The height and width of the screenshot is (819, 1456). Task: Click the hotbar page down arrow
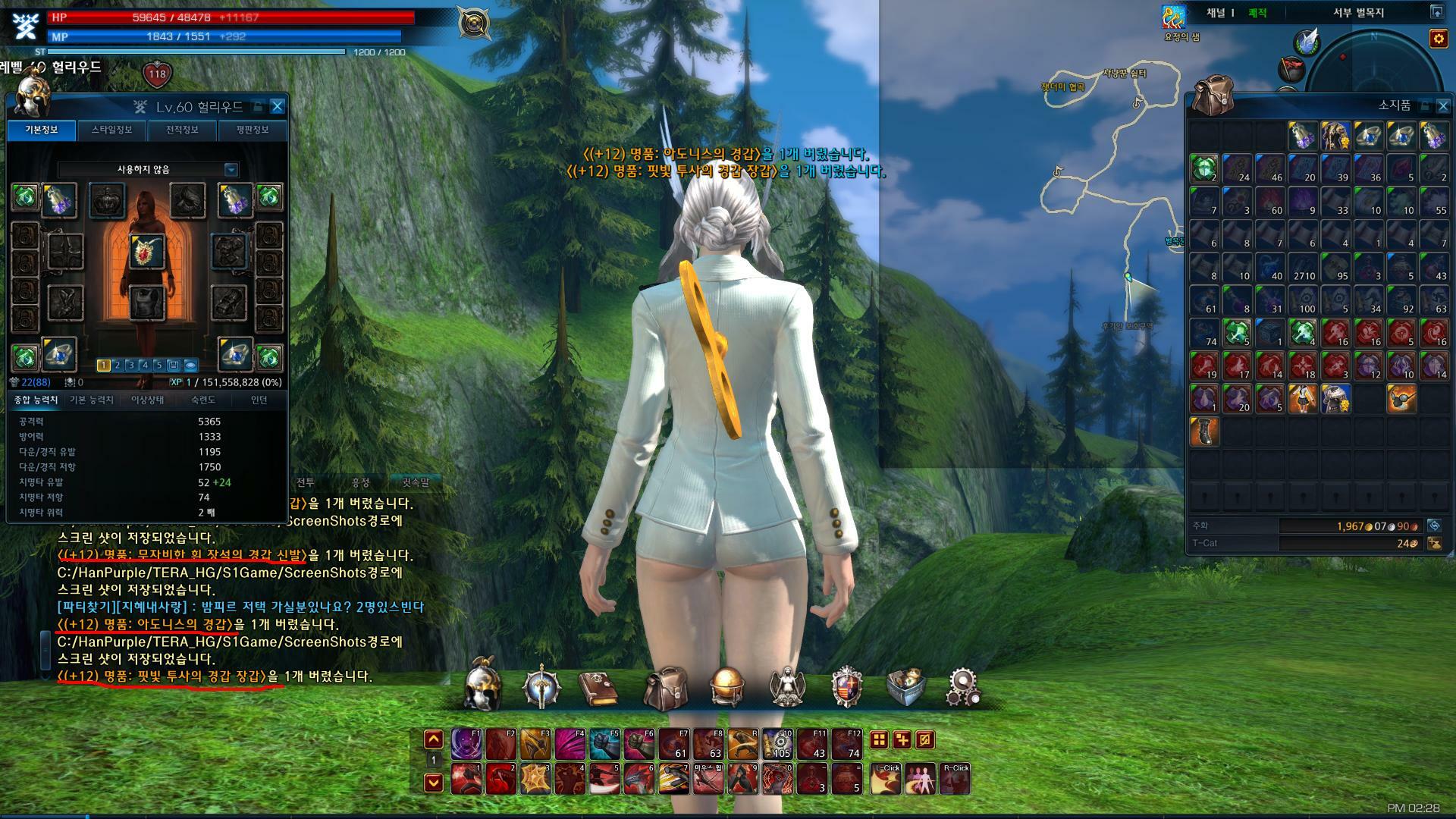tap(434, 782)
